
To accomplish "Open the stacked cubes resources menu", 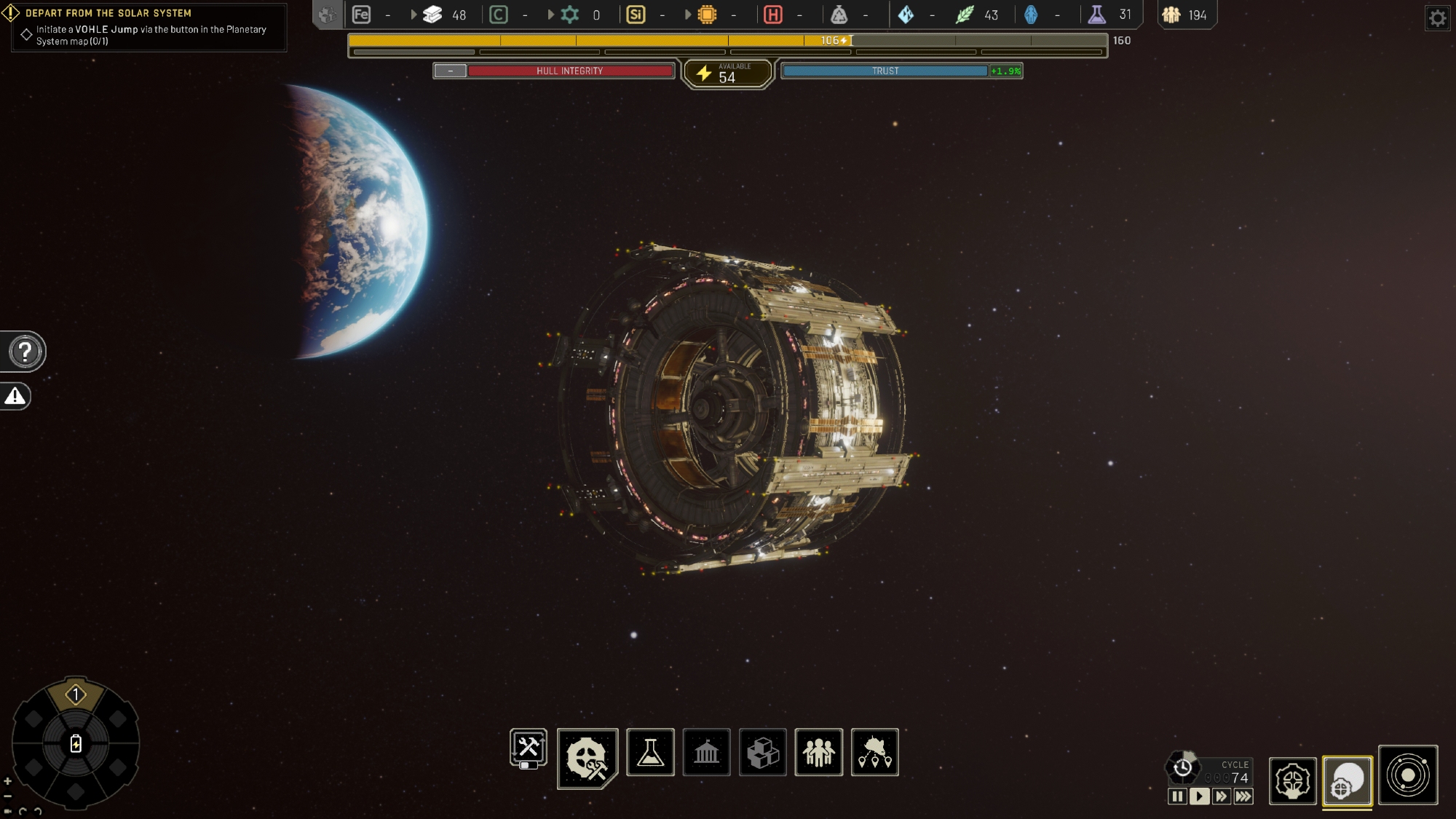I will pyautogui.click(x=762, y=752).
